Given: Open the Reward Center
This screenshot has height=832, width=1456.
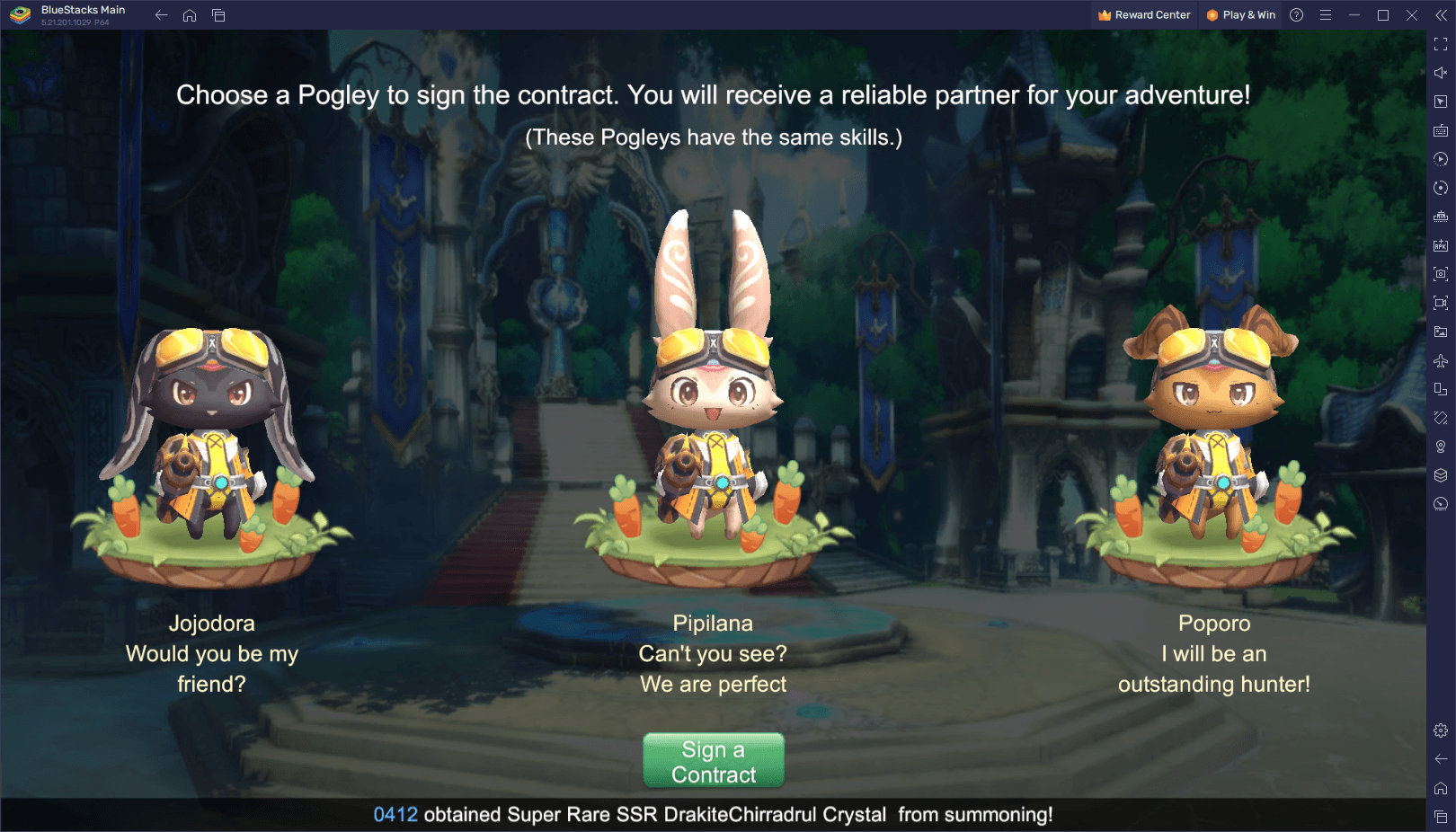Looking at the screenshot, I should pos(1143,14).
